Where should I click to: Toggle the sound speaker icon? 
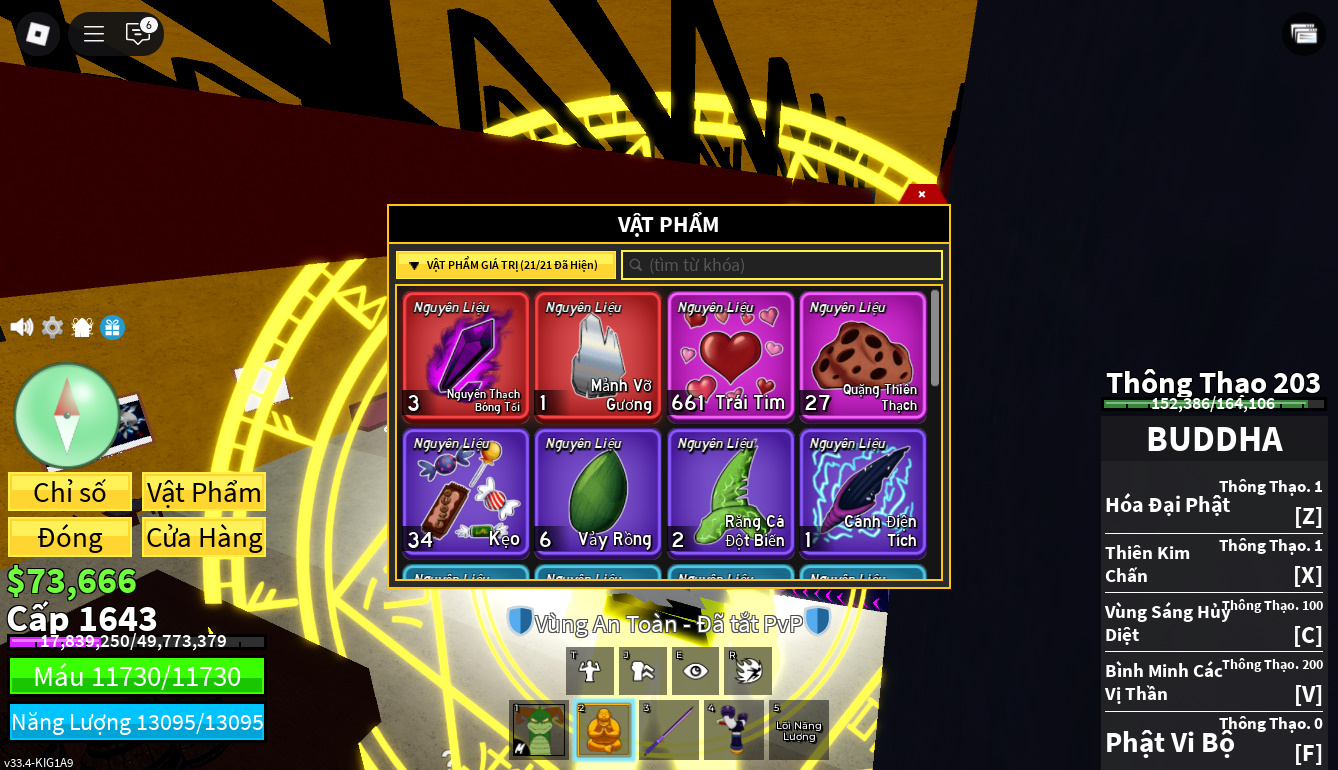[21, 327]
